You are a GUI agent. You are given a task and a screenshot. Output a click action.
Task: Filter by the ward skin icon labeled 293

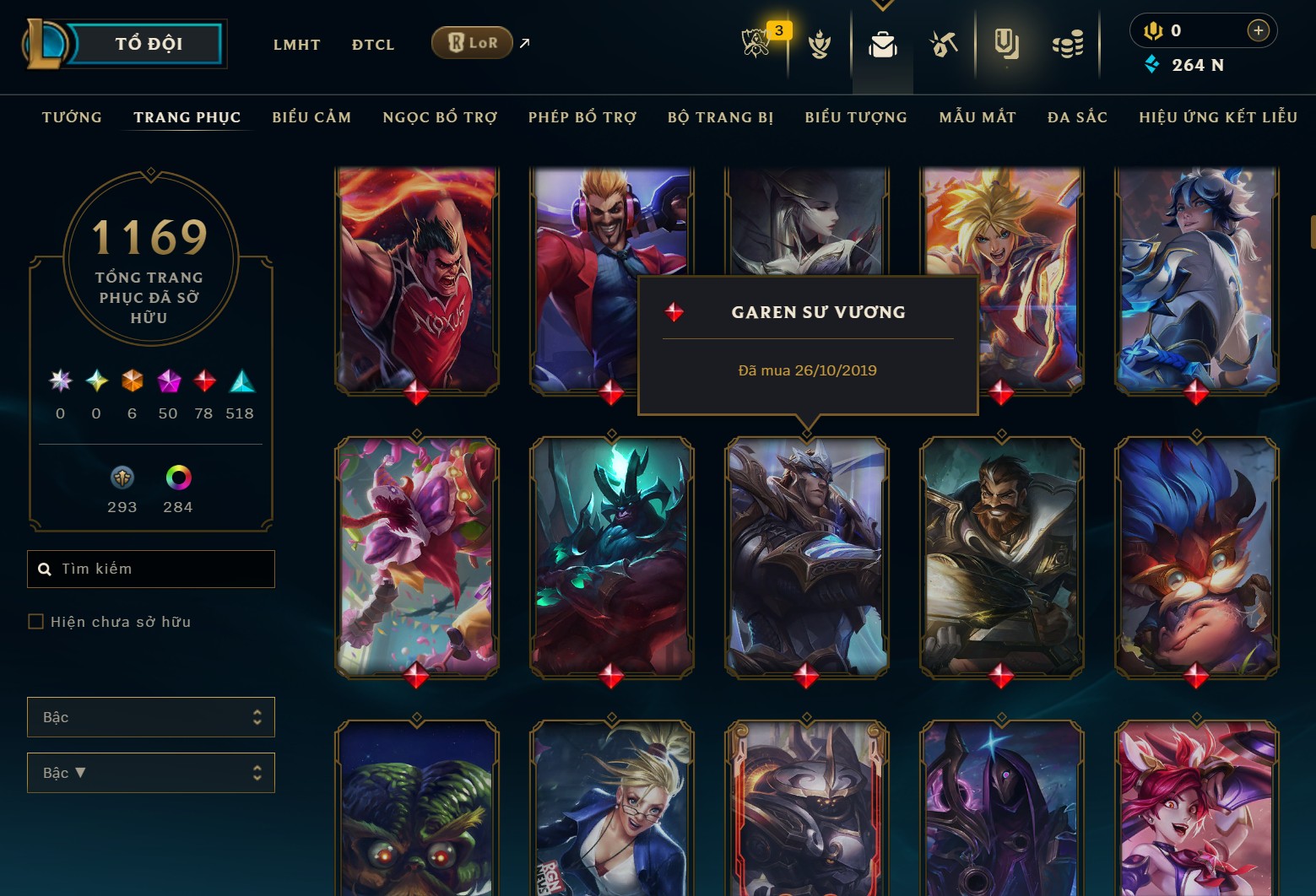[x=122, y=477]
